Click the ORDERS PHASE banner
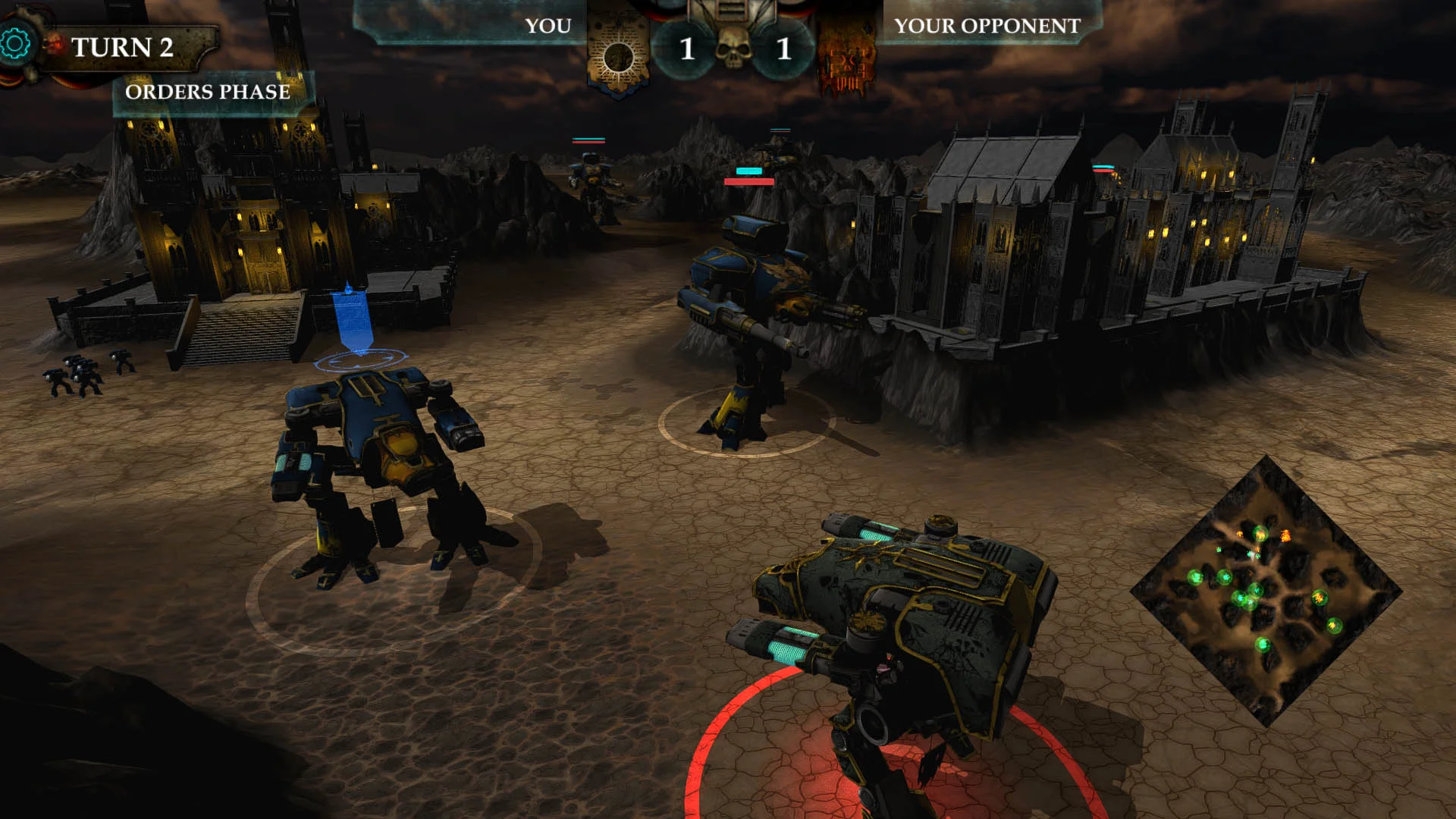 tap(209, 92)
